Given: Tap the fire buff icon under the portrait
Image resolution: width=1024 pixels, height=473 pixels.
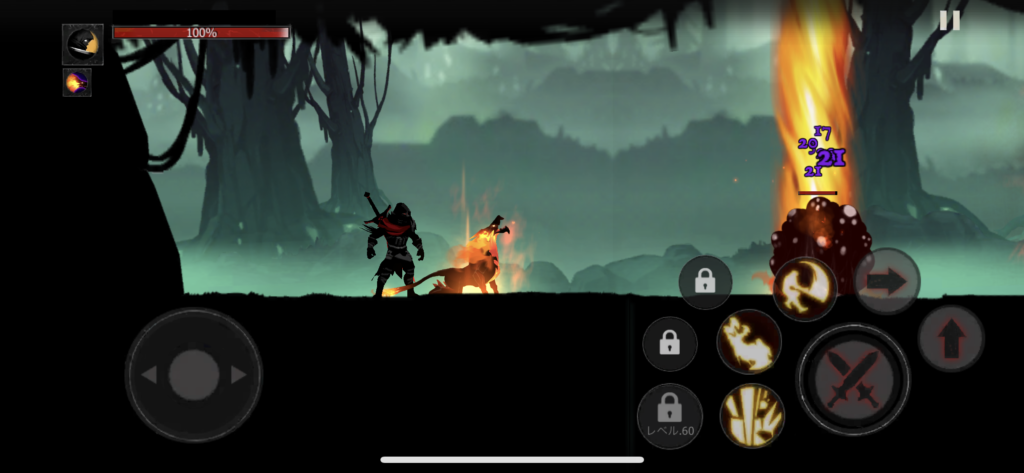Looking at the screenshot, I should pyautogui.click(x=77, y=83).
